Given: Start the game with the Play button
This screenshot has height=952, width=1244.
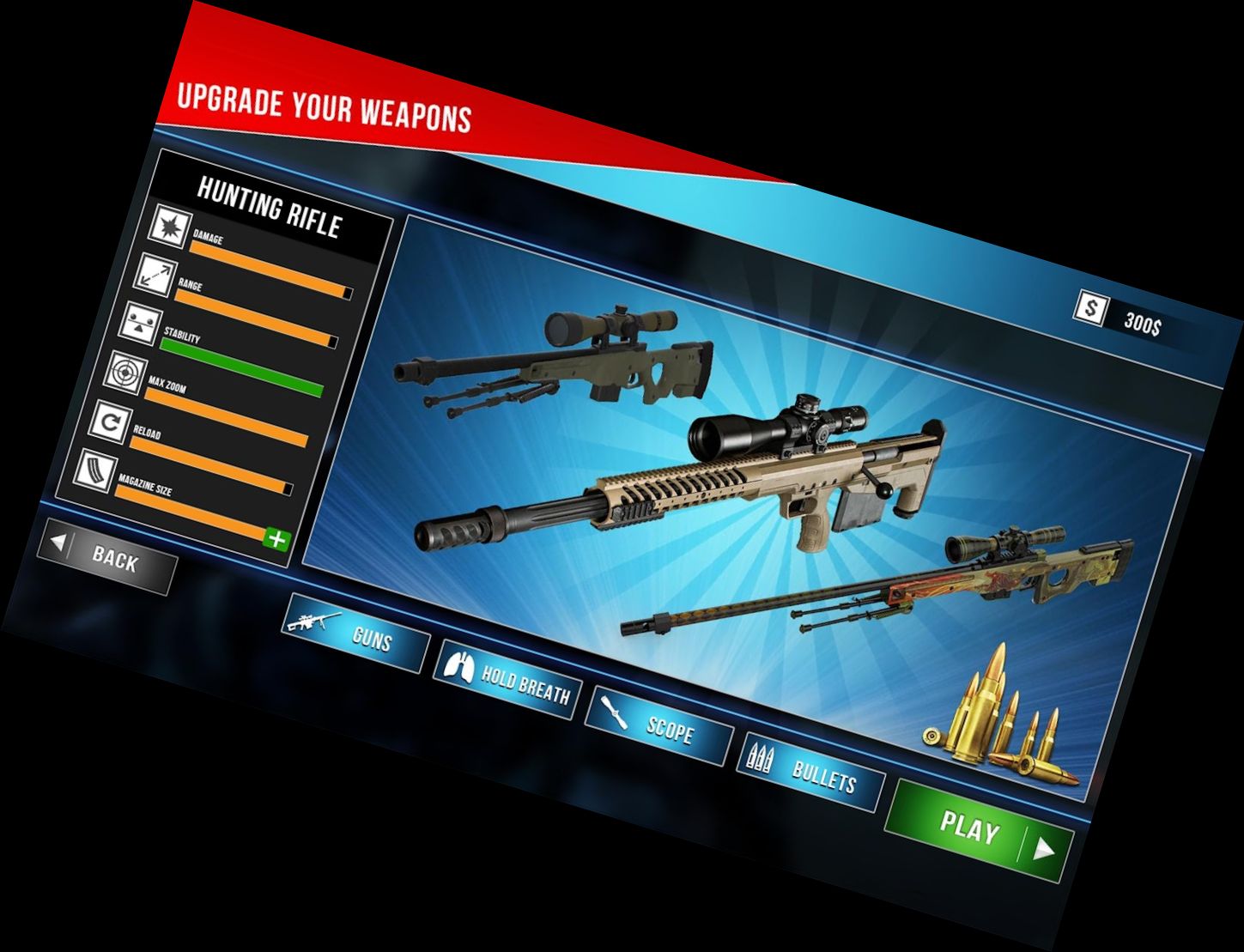Looking at the screenshot, I should coord(980,831).
